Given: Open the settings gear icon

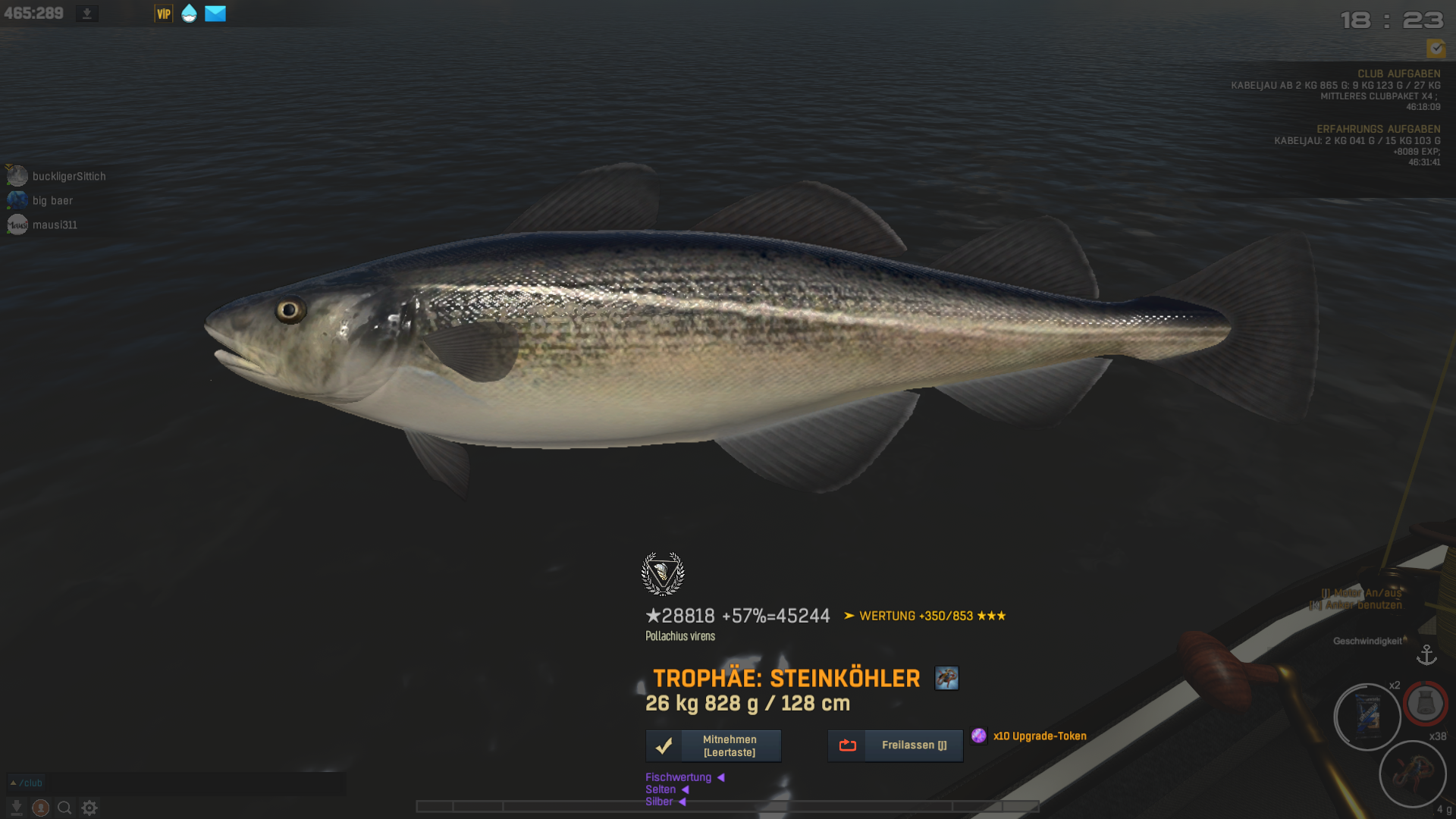Looking at the screenshot, I should coord(89,808).
